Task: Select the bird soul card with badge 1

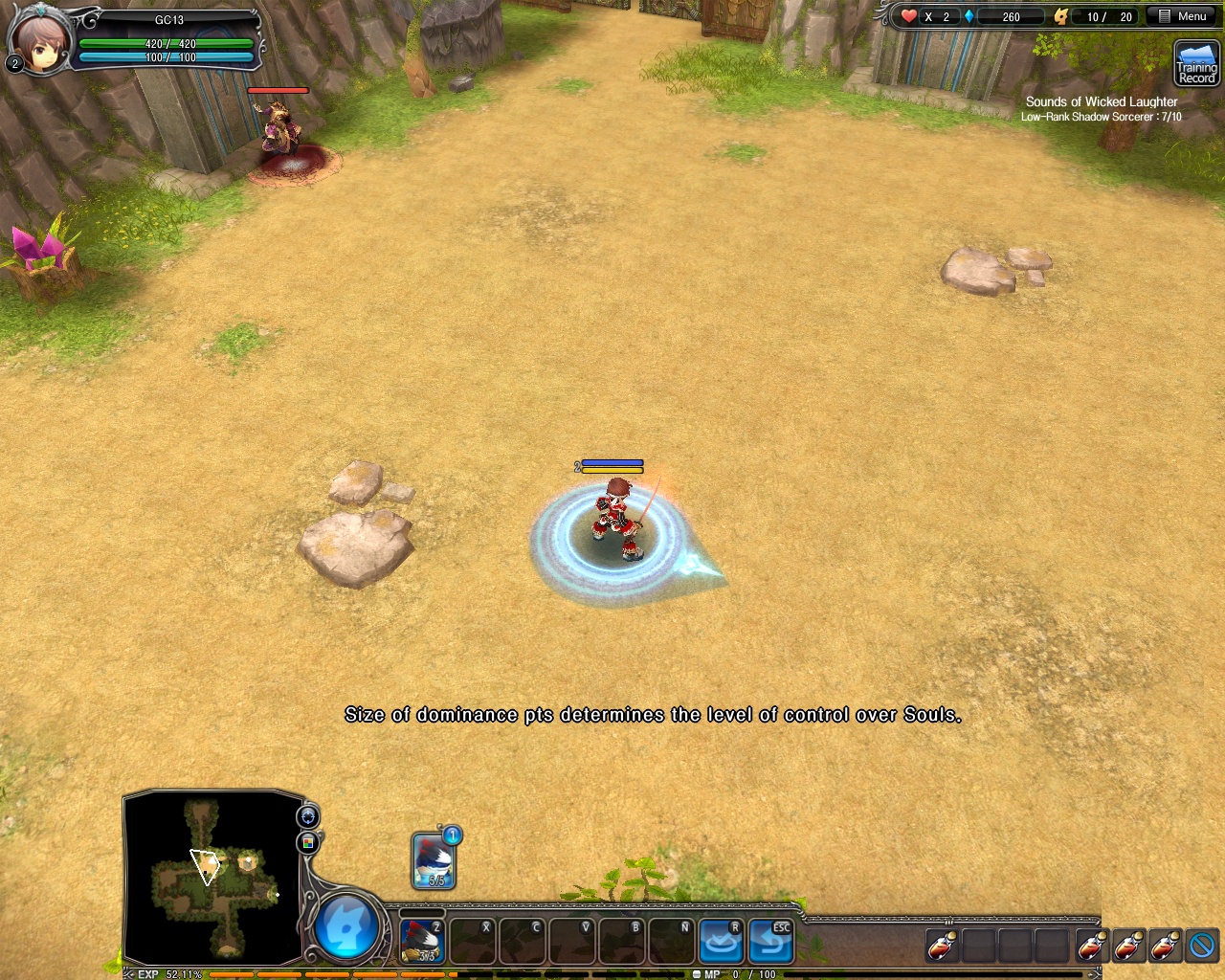Action: coord(434,859)
